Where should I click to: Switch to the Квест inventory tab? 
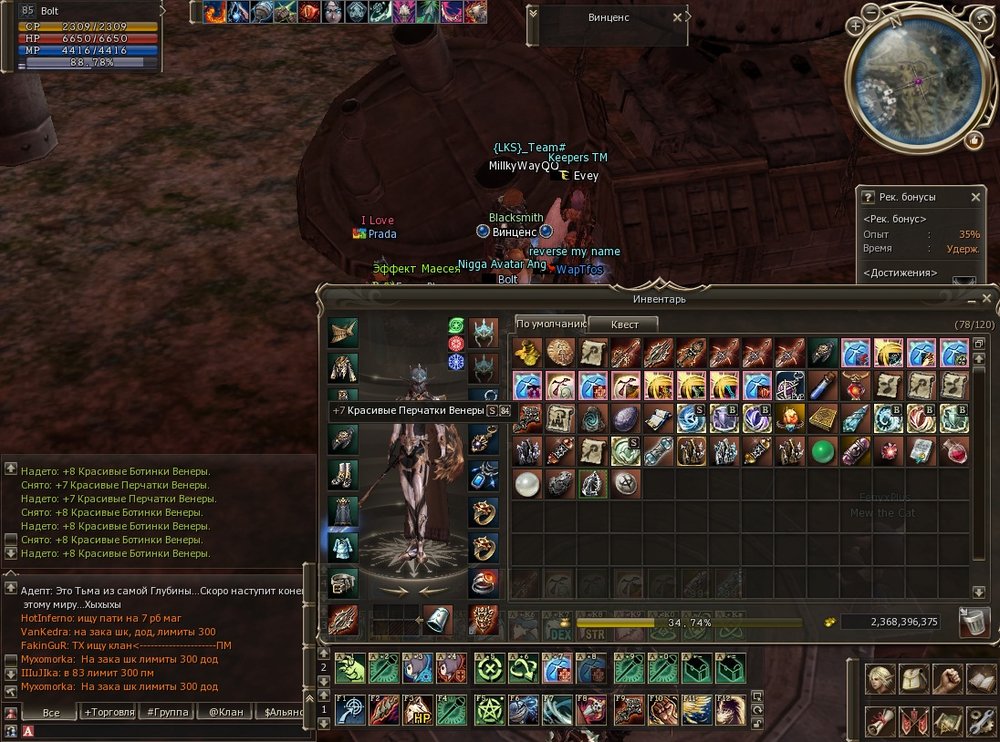tap(622, 324)
